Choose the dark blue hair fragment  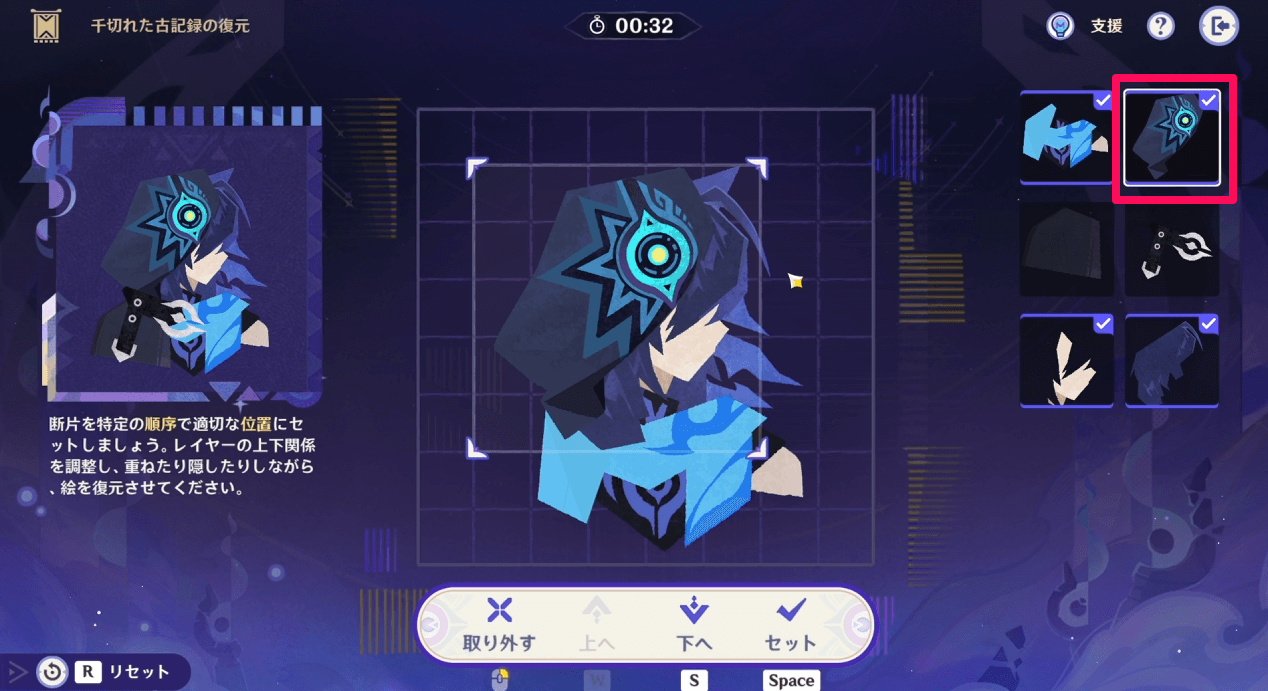tap(1172, 361)
